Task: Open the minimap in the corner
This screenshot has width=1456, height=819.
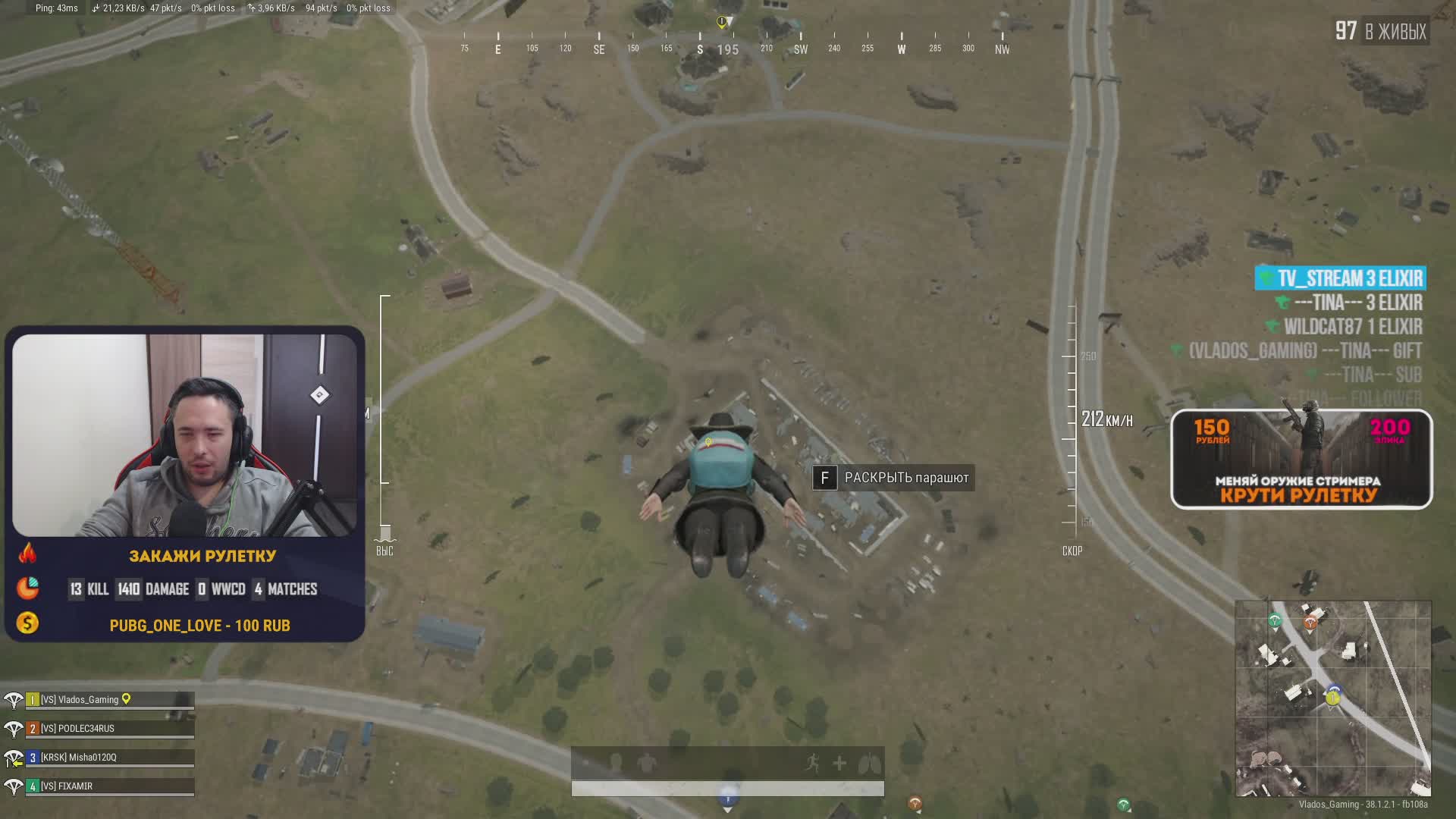Action: [x=1332, y=698]
